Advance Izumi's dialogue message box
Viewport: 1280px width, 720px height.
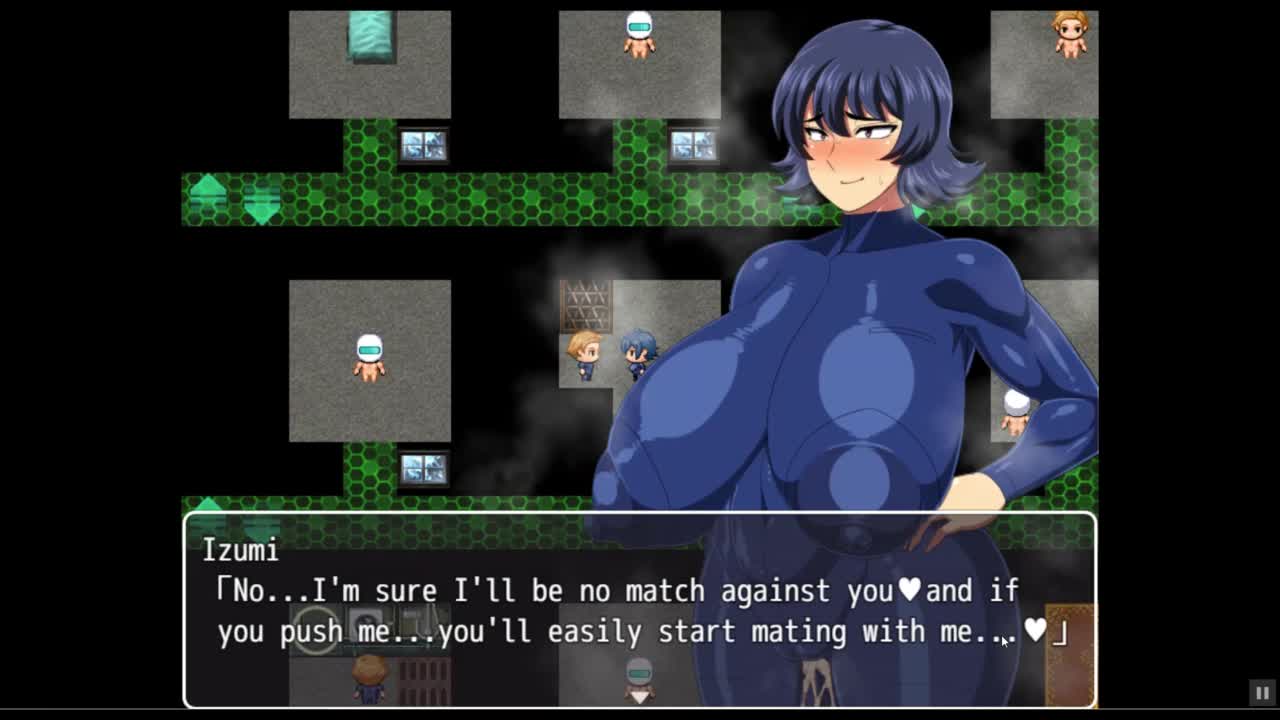click(x=639, y=610)
